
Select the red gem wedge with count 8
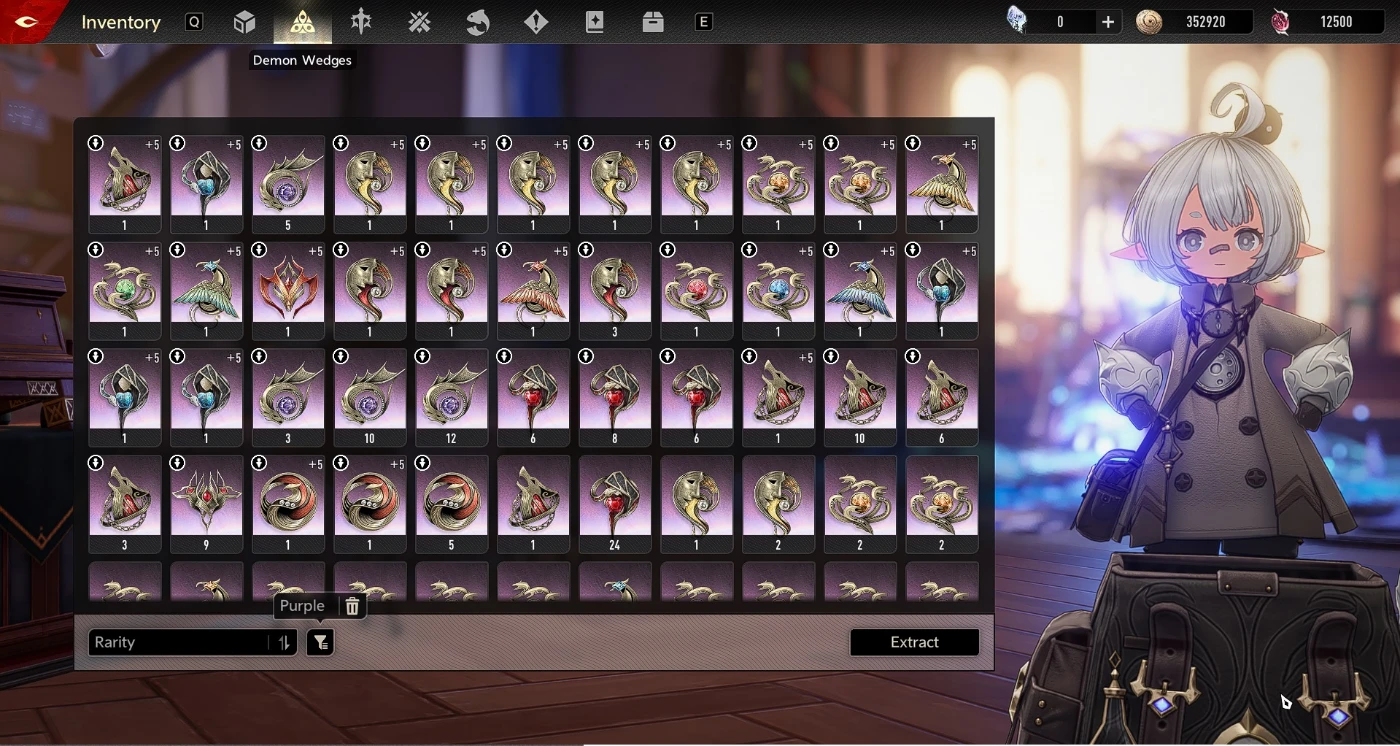point(615,395)
